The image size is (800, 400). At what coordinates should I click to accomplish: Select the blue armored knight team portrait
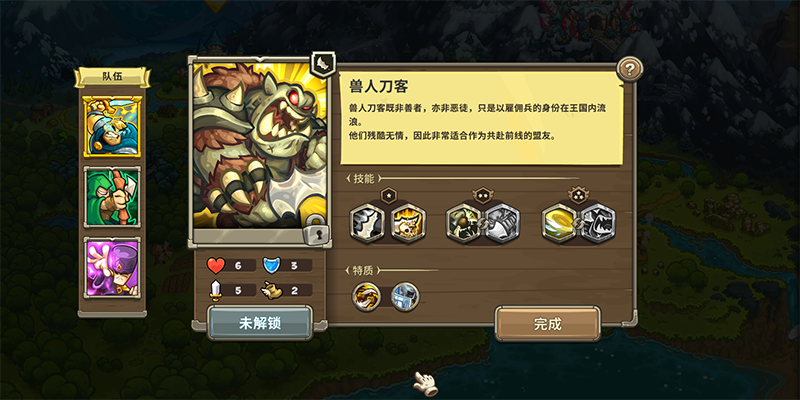pos(112,127)
